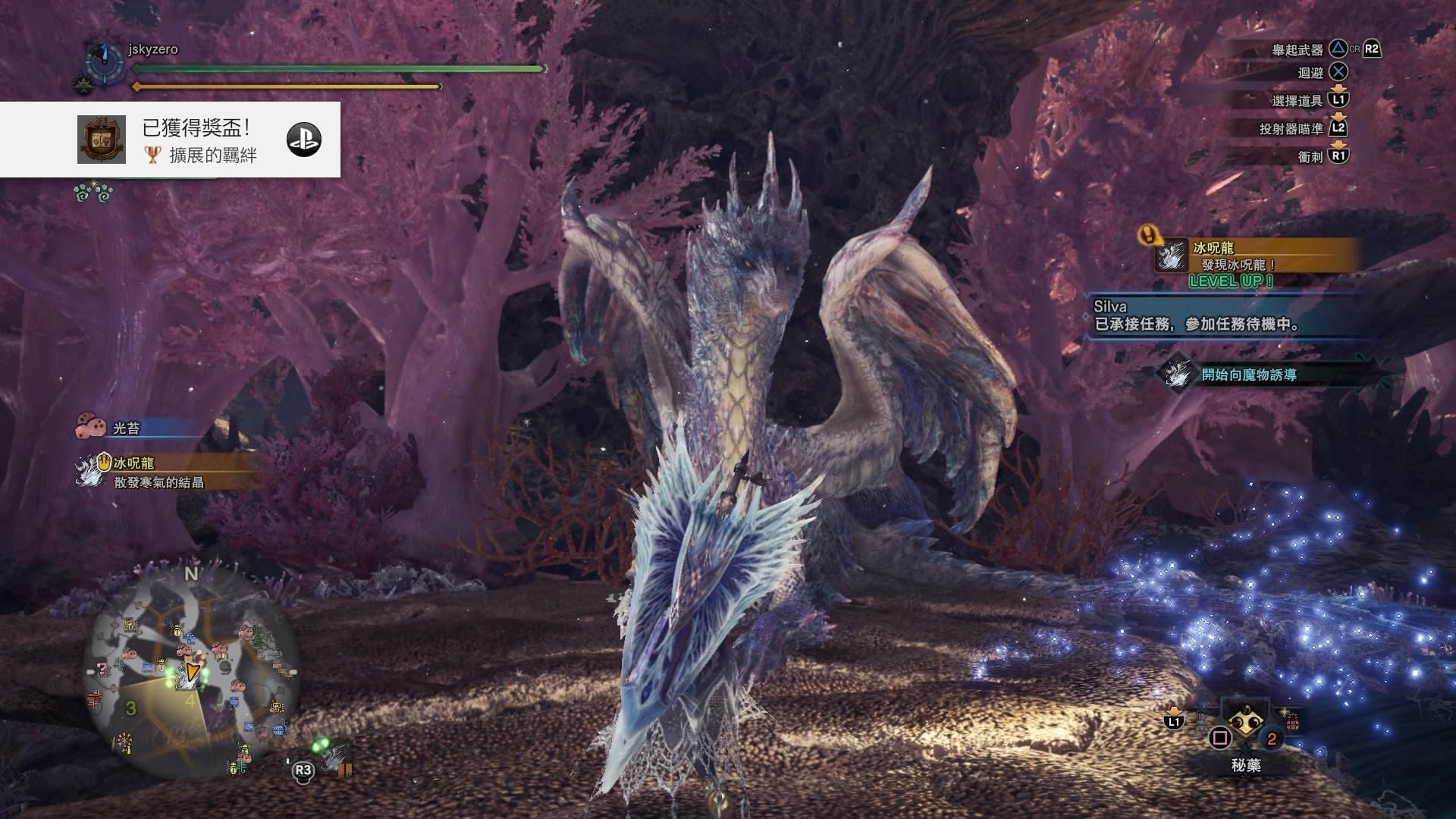Click the 開始向魔物誘導 guidance notice
The width and height of the screenshot is (1456, 819).
(1247, 375)
